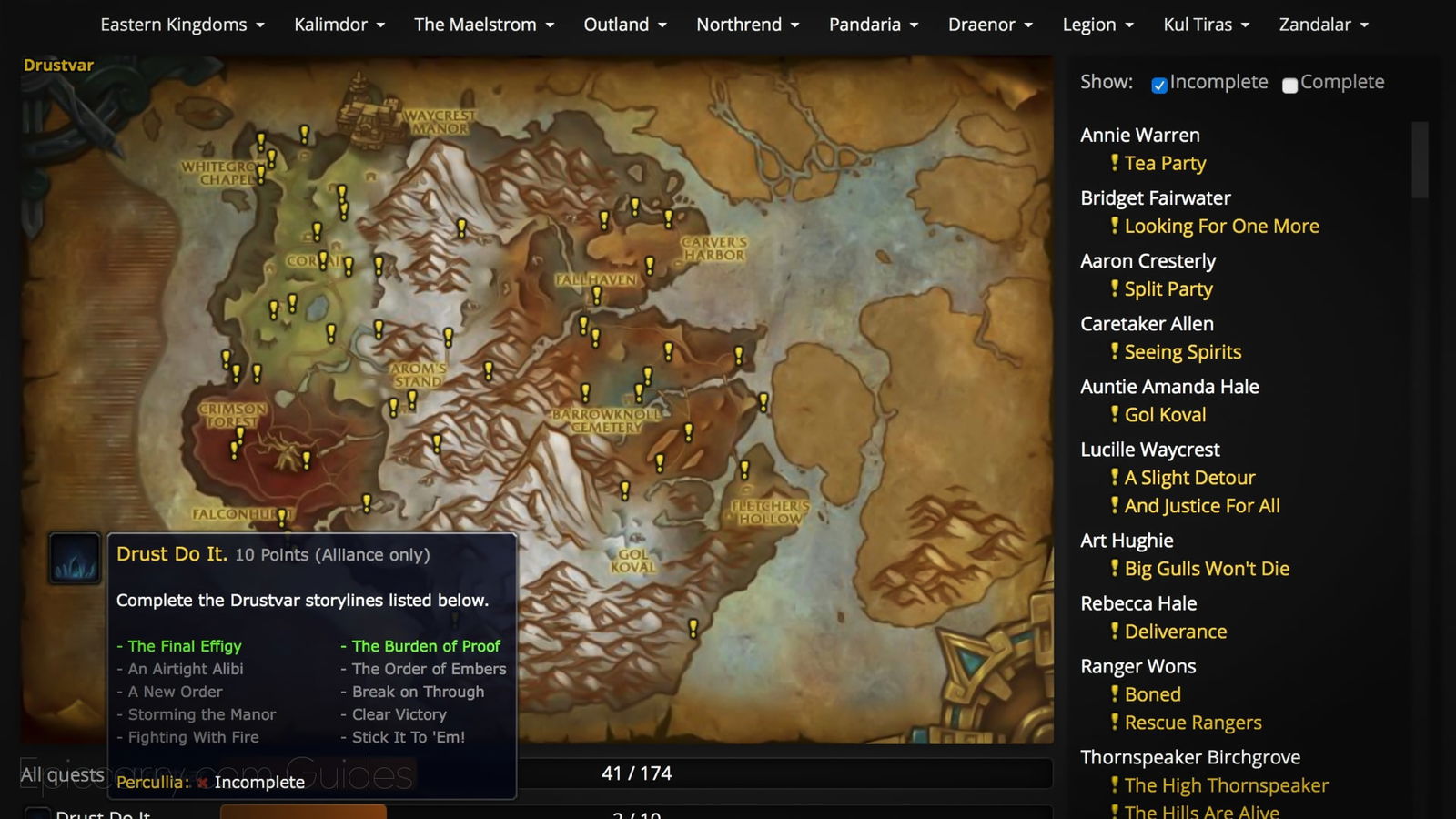Open The Maelstrom dropdown
This screenshot has width=1456, height=819.
[x=484, y=25]
